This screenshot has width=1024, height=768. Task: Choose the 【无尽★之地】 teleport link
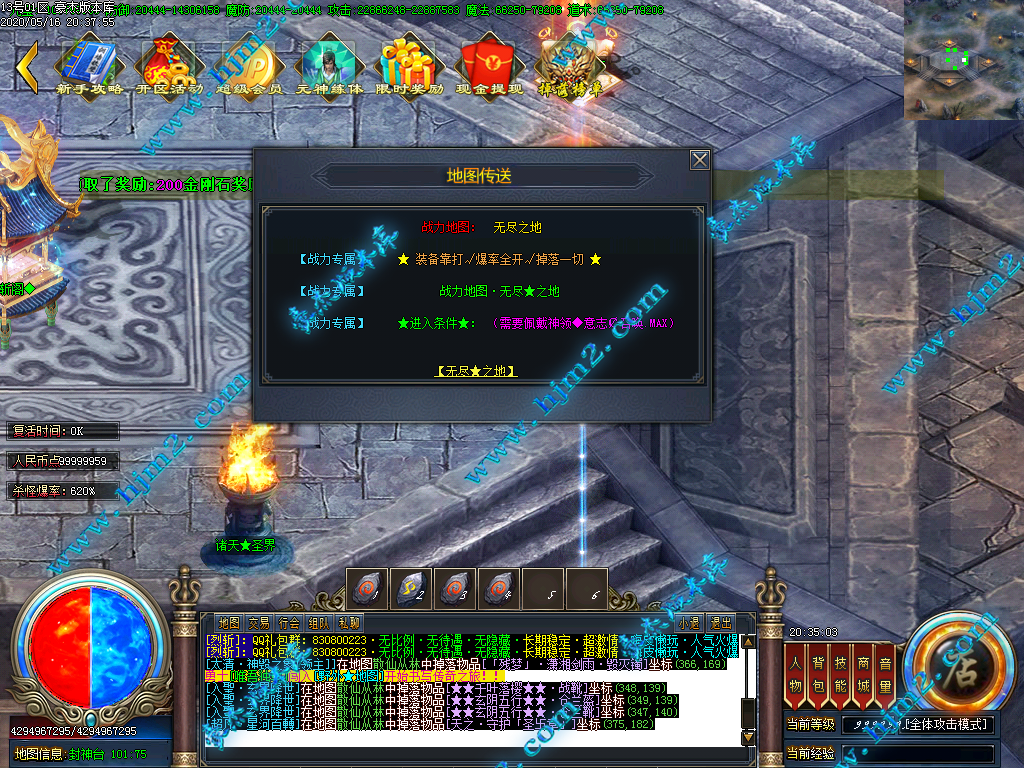tap(477, 371)
